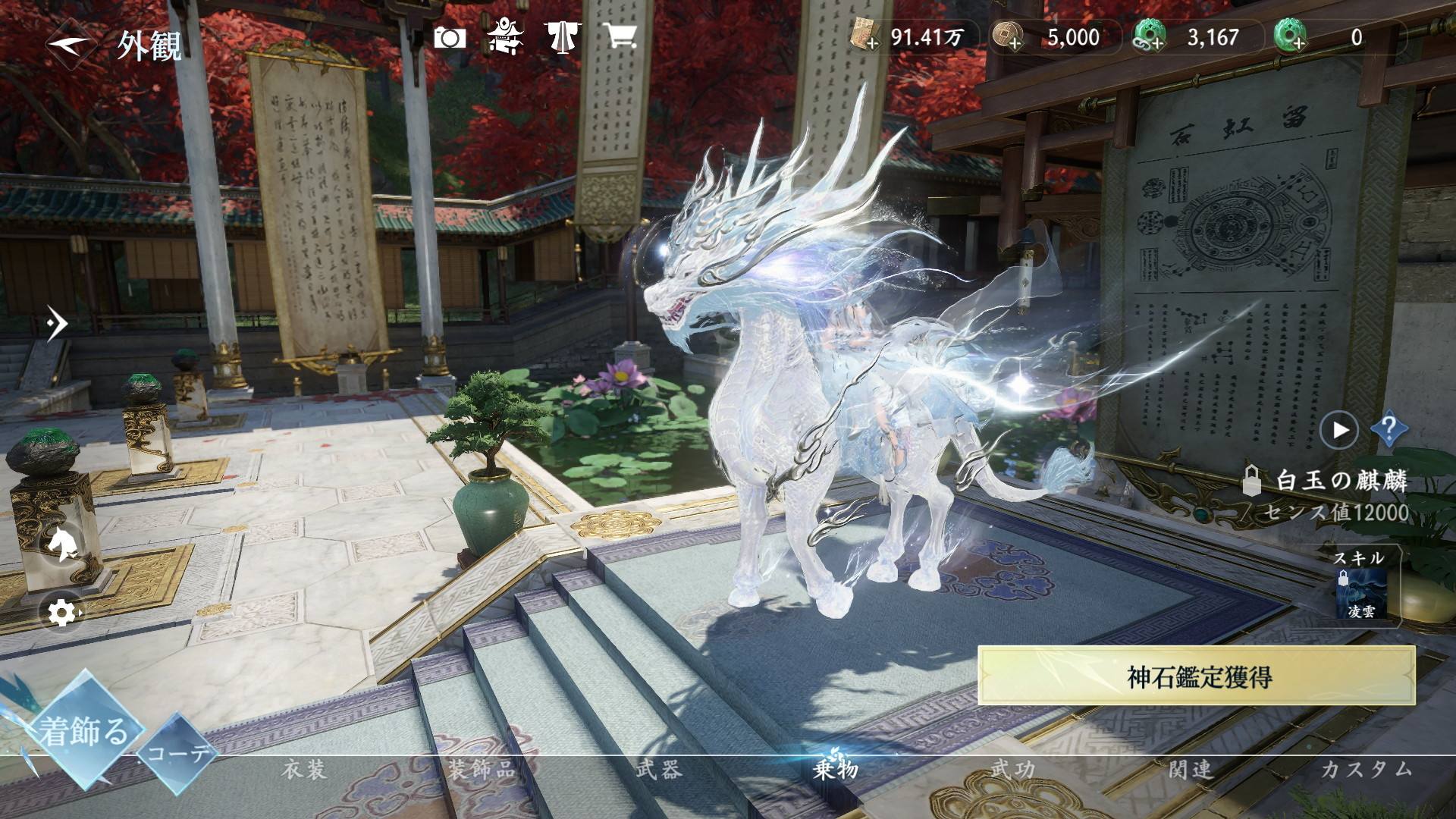This screenshot has width=1456, height=819.
Task: Open the shopping cart store
Action: click(620, 37)
